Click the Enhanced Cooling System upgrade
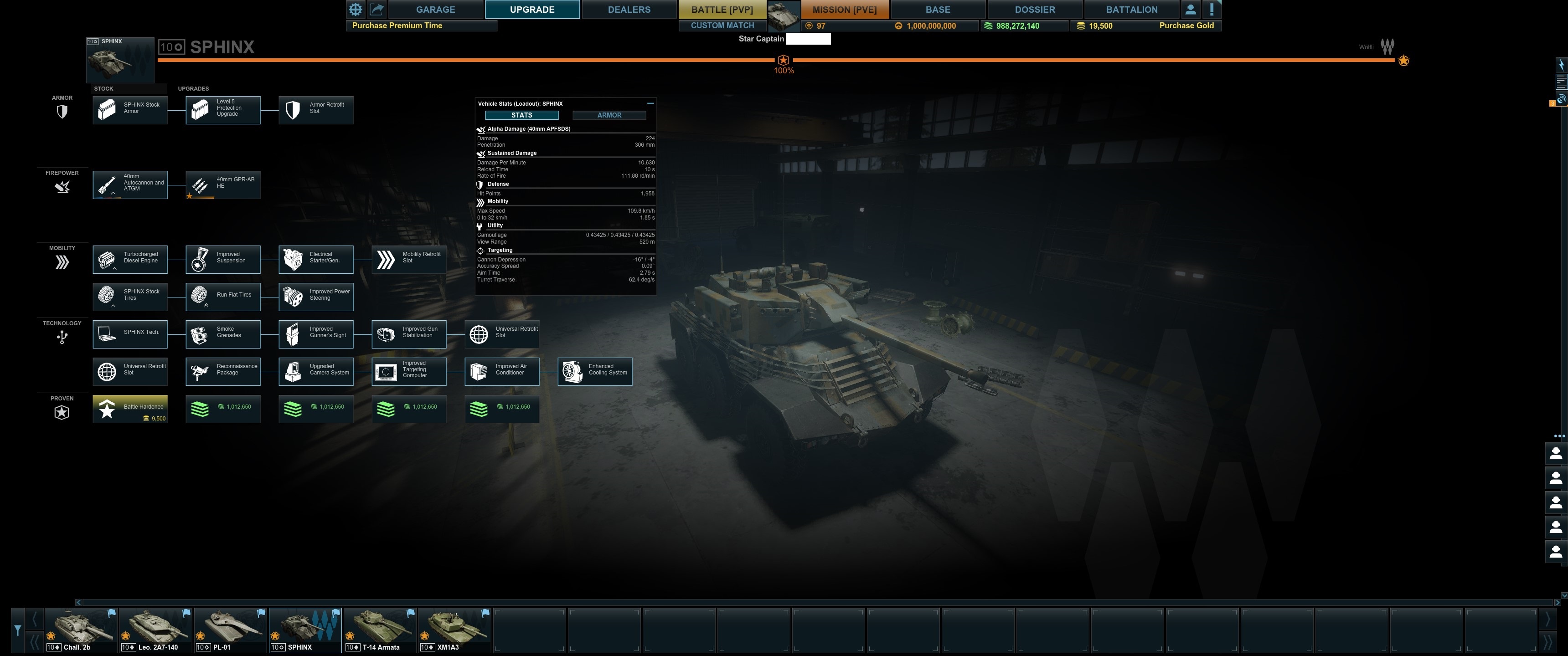1568x656 pixels. pyautogui.click(x=595, y=371)
